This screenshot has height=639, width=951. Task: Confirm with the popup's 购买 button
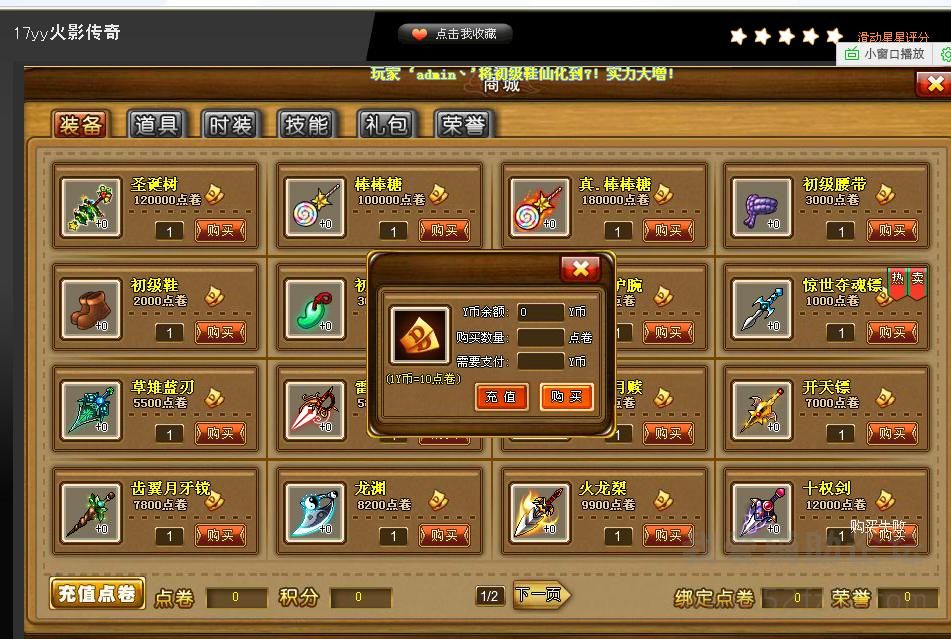[566, 397]
